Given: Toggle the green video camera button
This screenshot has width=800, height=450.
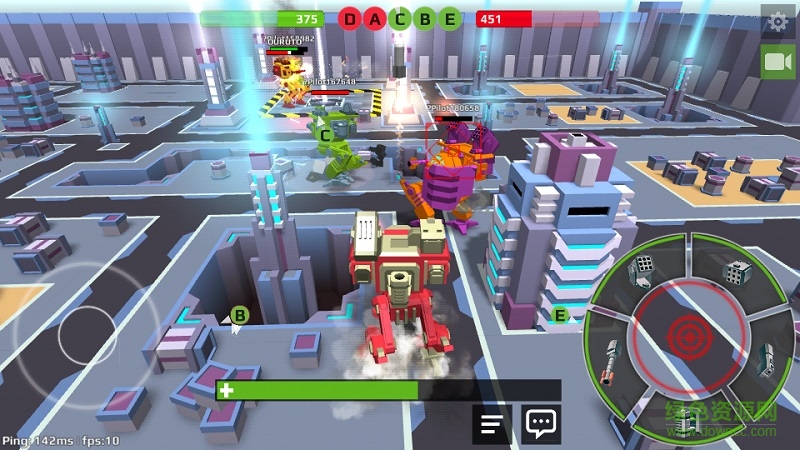Looking at the screenshot, I should [x=778, y=62].
